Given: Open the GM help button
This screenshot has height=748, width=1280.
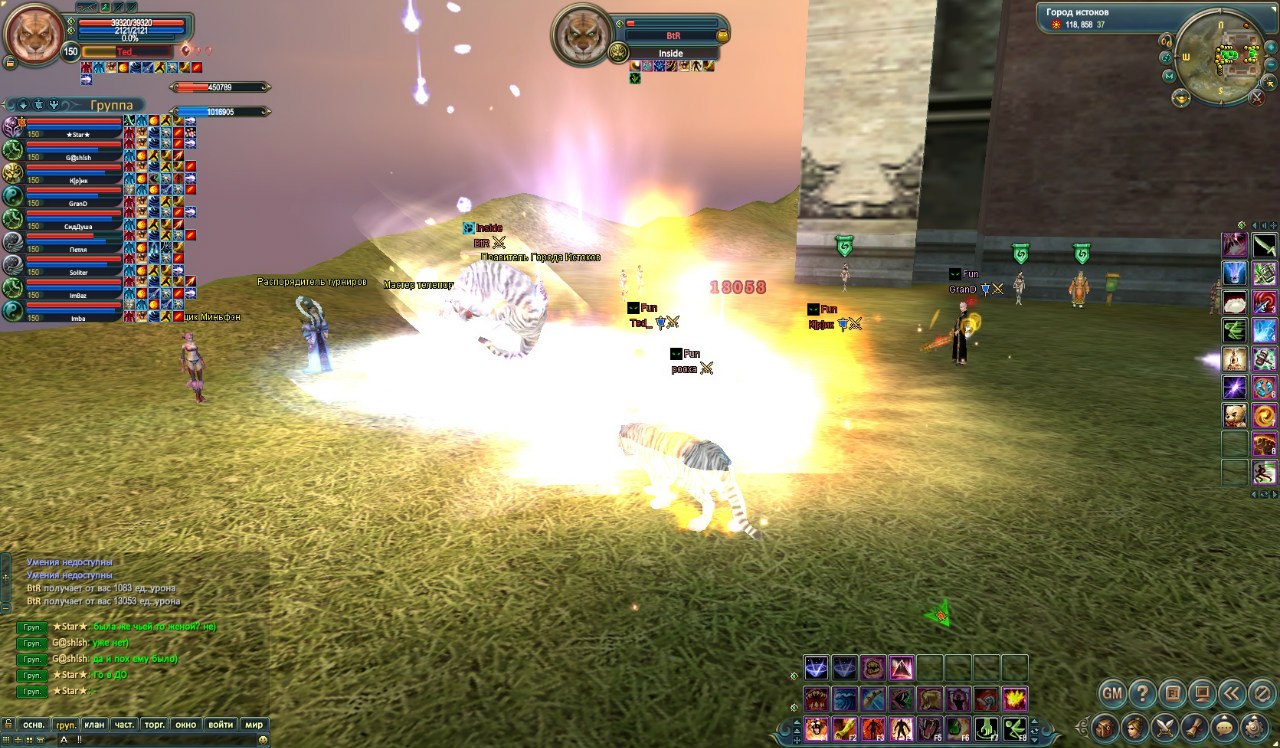Looking at the screenshot, I should pos(1112,692).
